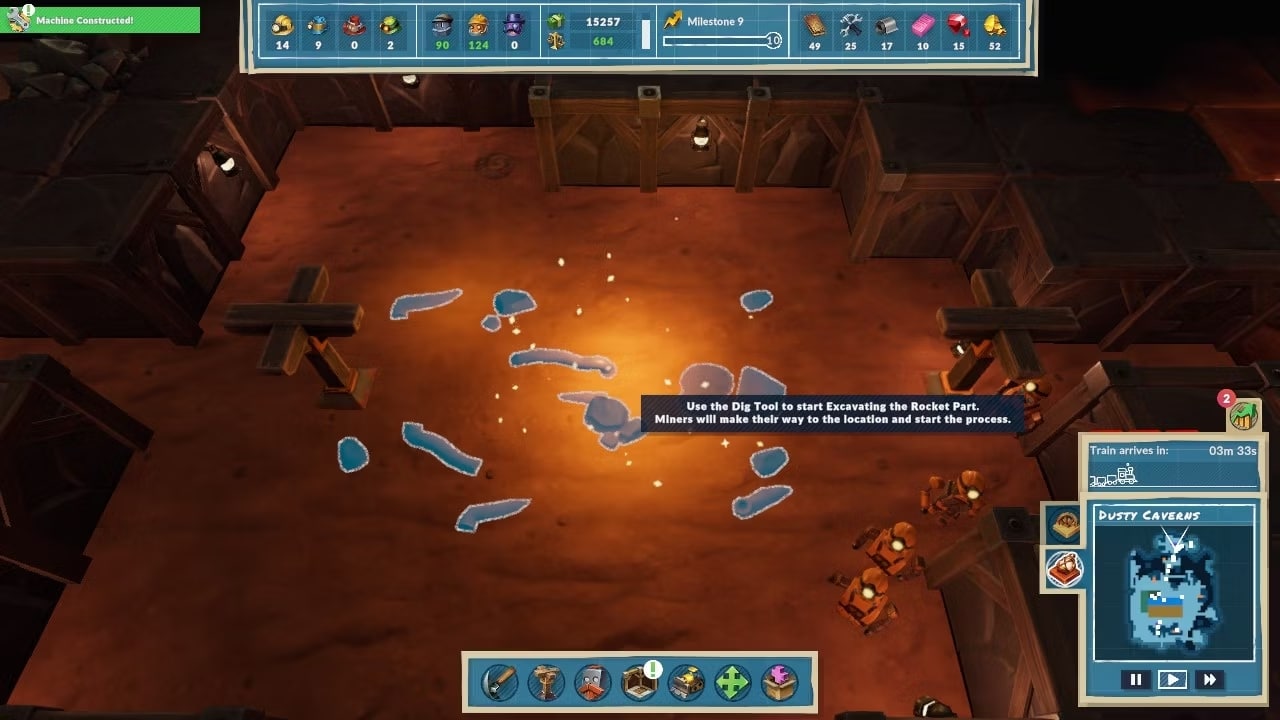Select the red ruby resource icon

[x=958, y=25]
